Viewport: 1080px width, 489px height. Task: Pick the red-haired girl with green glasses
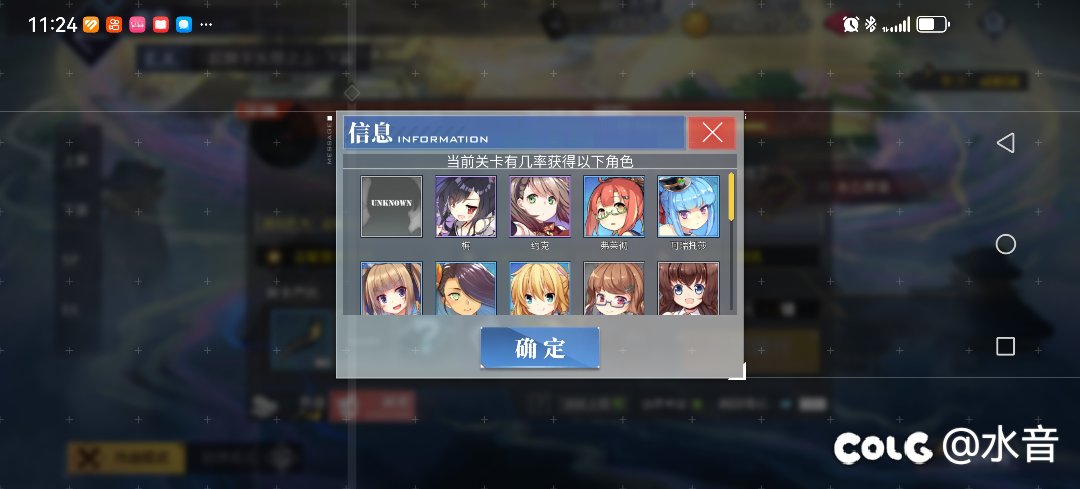click(x=614, y=206)
